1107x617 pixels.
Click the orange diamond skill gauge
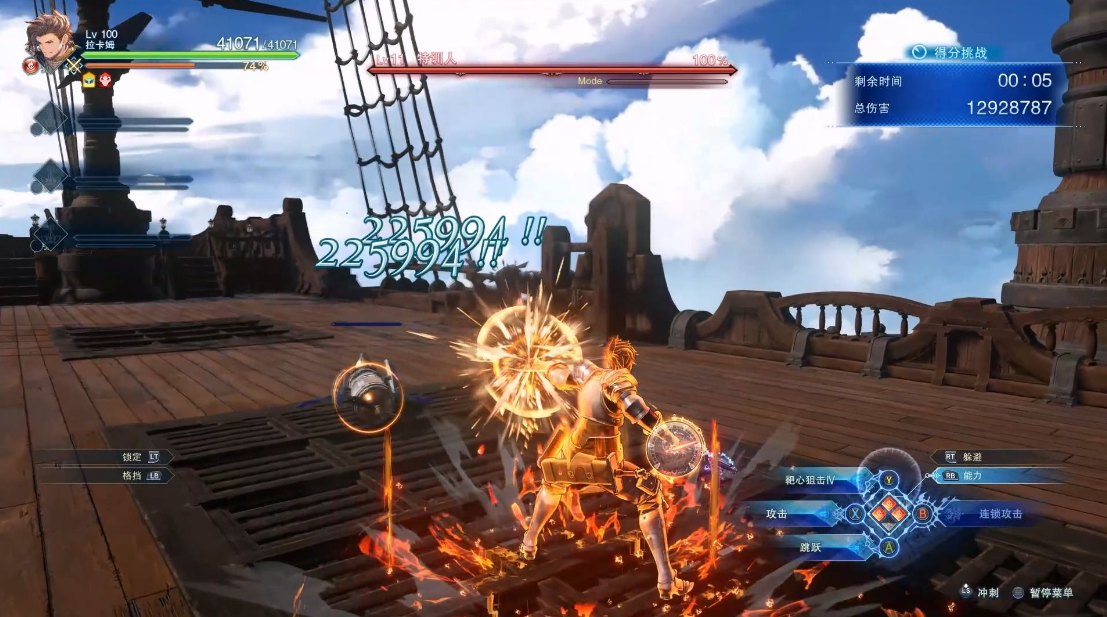pos(888,514)
